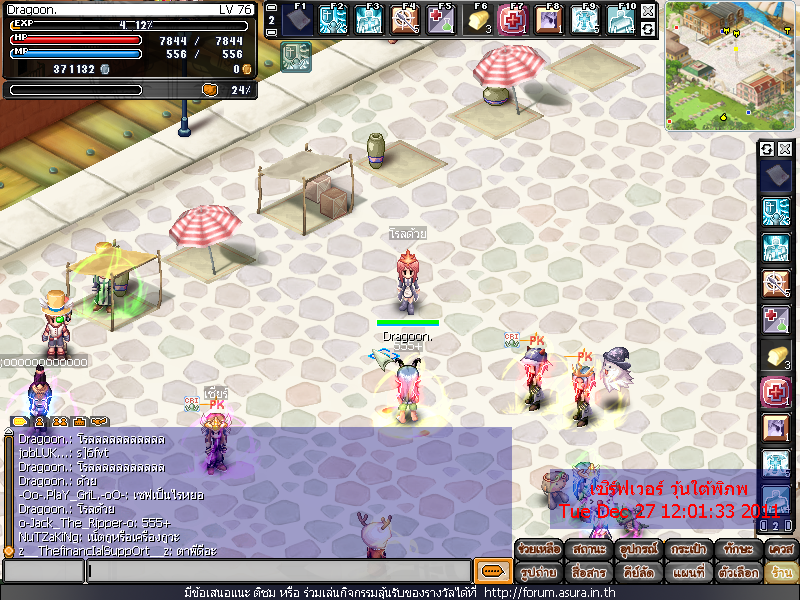This screenshot has height=600, width=800.
Task: Activate the red cross skill in F7
Action: 513,20
